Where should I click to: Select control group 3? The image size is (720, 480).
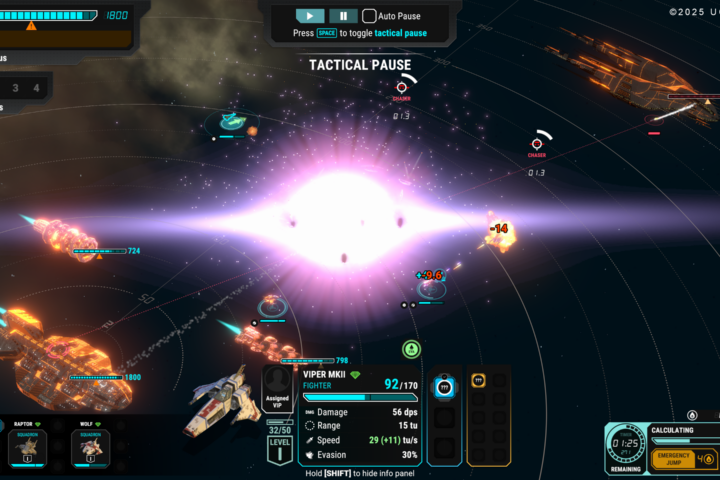[14, 88]
